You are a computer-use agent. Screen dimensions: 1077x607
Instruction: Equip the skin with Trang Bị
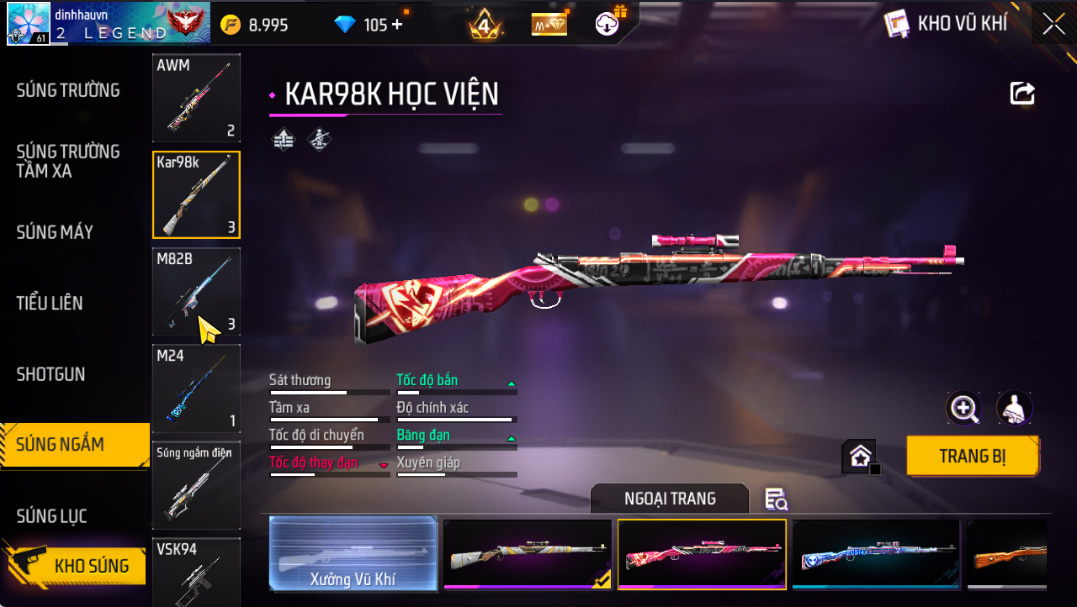972,457
